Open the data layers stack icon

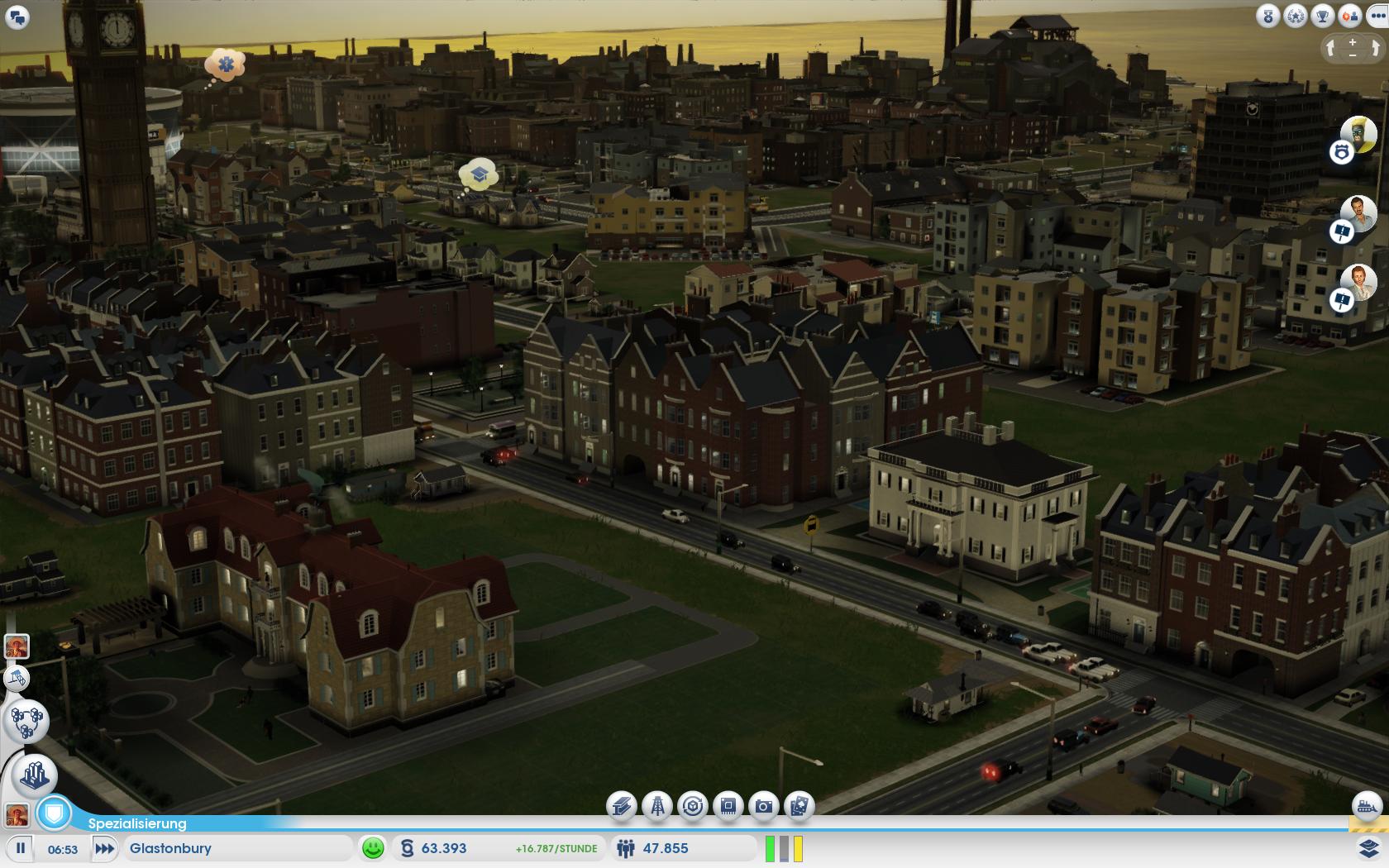point(1368,848)
